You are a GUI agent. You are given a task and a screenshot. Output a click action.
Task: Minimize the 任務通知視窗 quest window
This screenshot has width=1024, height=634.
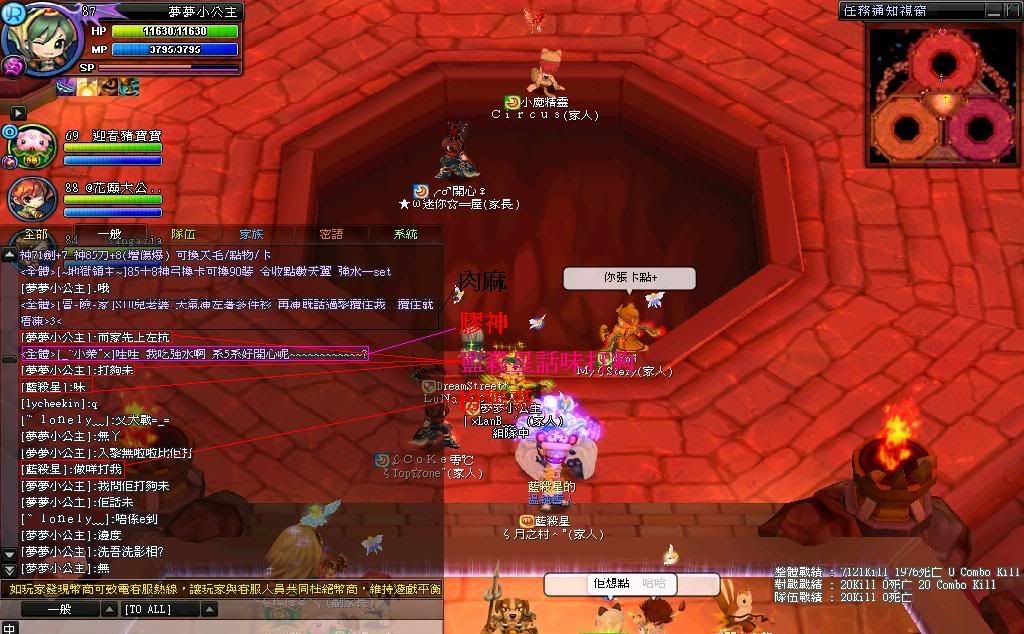tap(991, 10)
